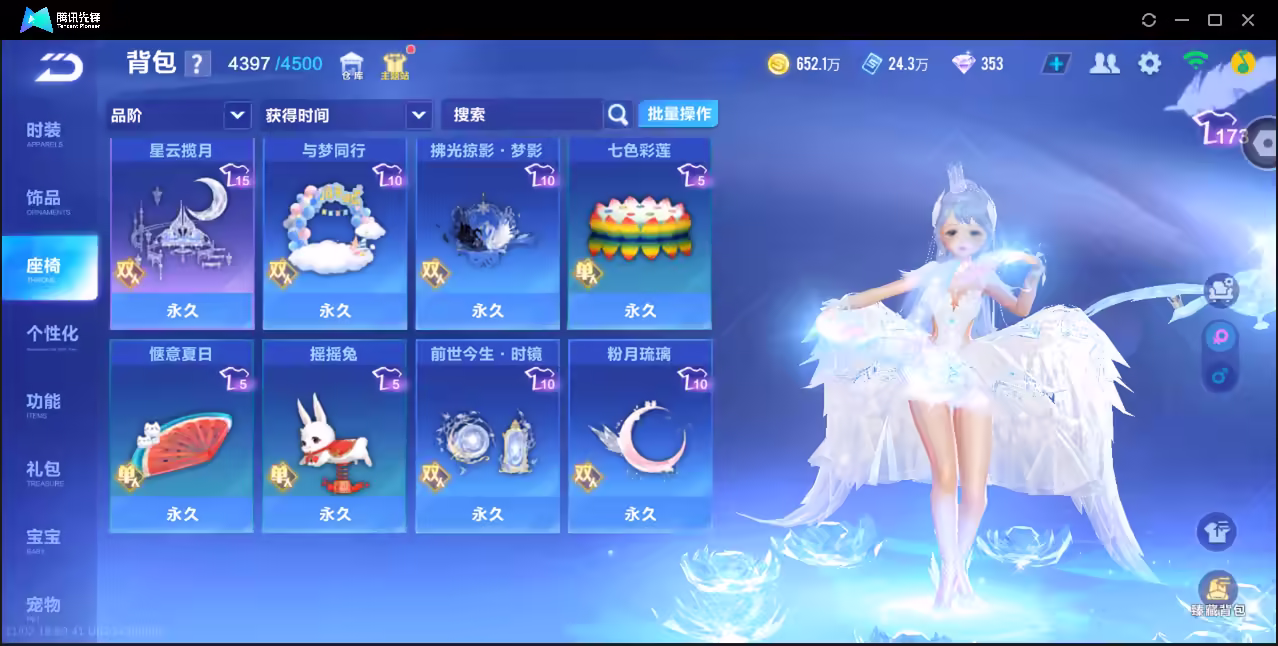Viewport: 1278px width, 646px height.
Task: Select the 星云揽月 seat item
Action: tap(181, 234)
